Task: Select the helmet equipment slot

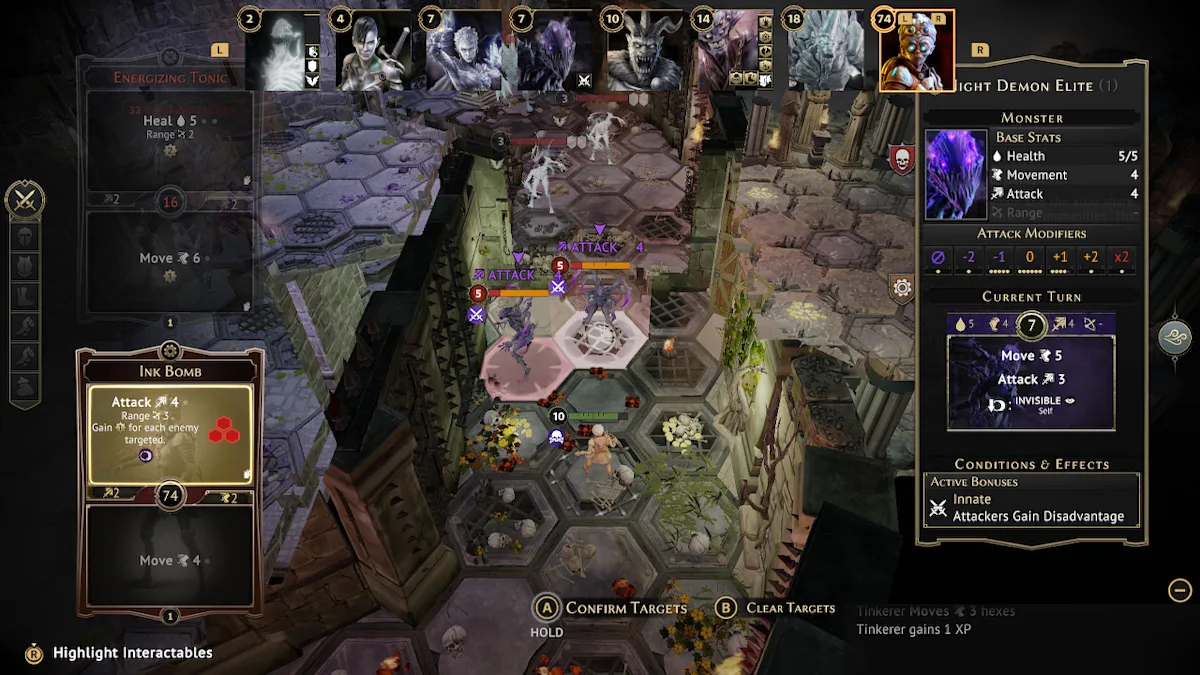Action: 25,237
